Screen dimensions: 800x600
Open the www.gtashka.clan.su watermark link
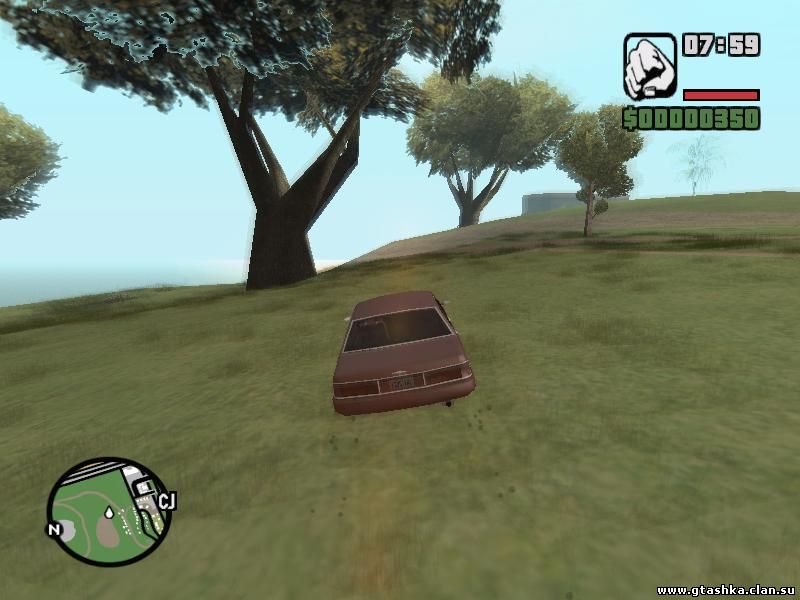(725, 589)
